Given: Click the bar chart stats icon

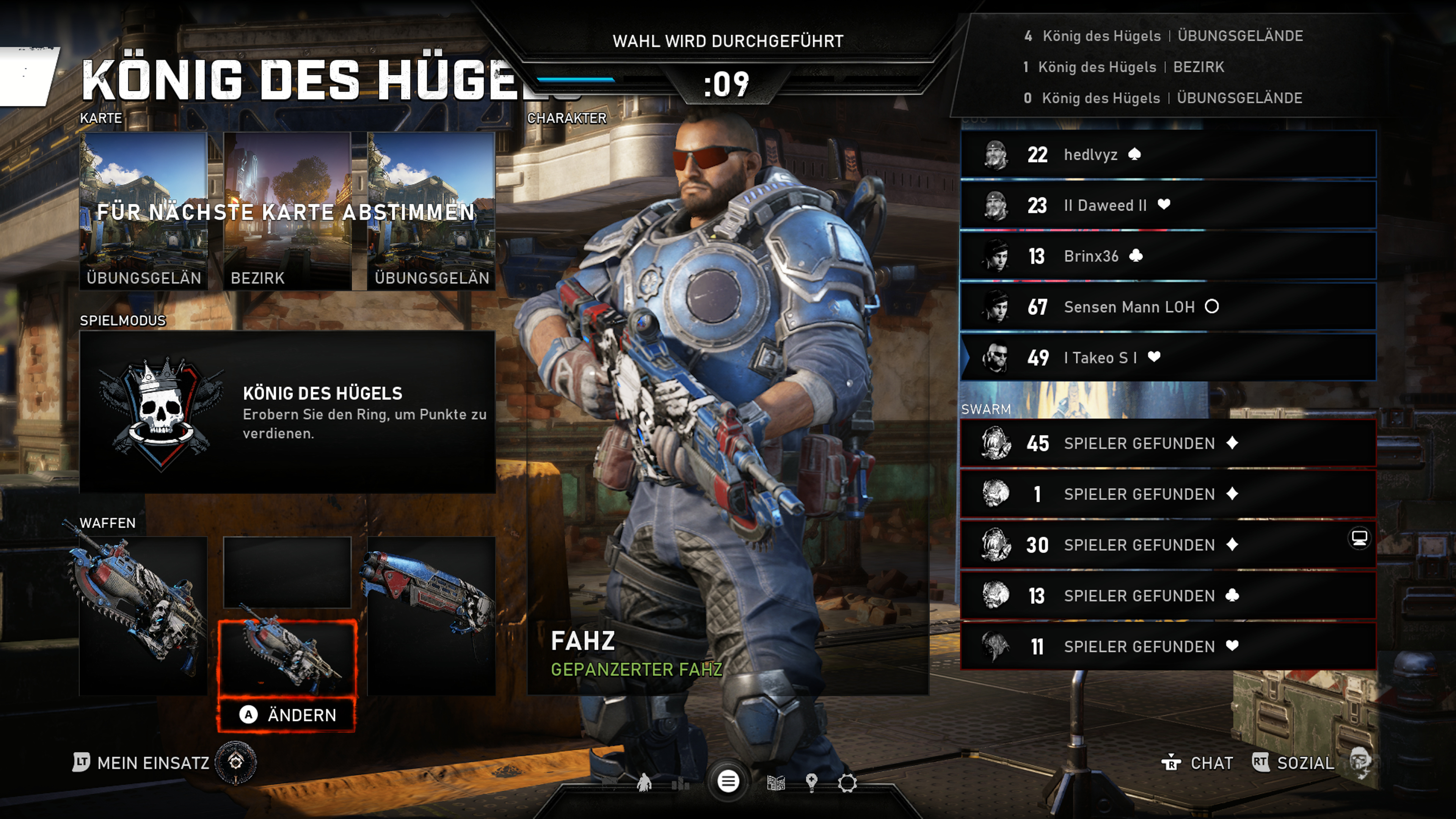Looking at the screenshot, I should pos(681,783).
